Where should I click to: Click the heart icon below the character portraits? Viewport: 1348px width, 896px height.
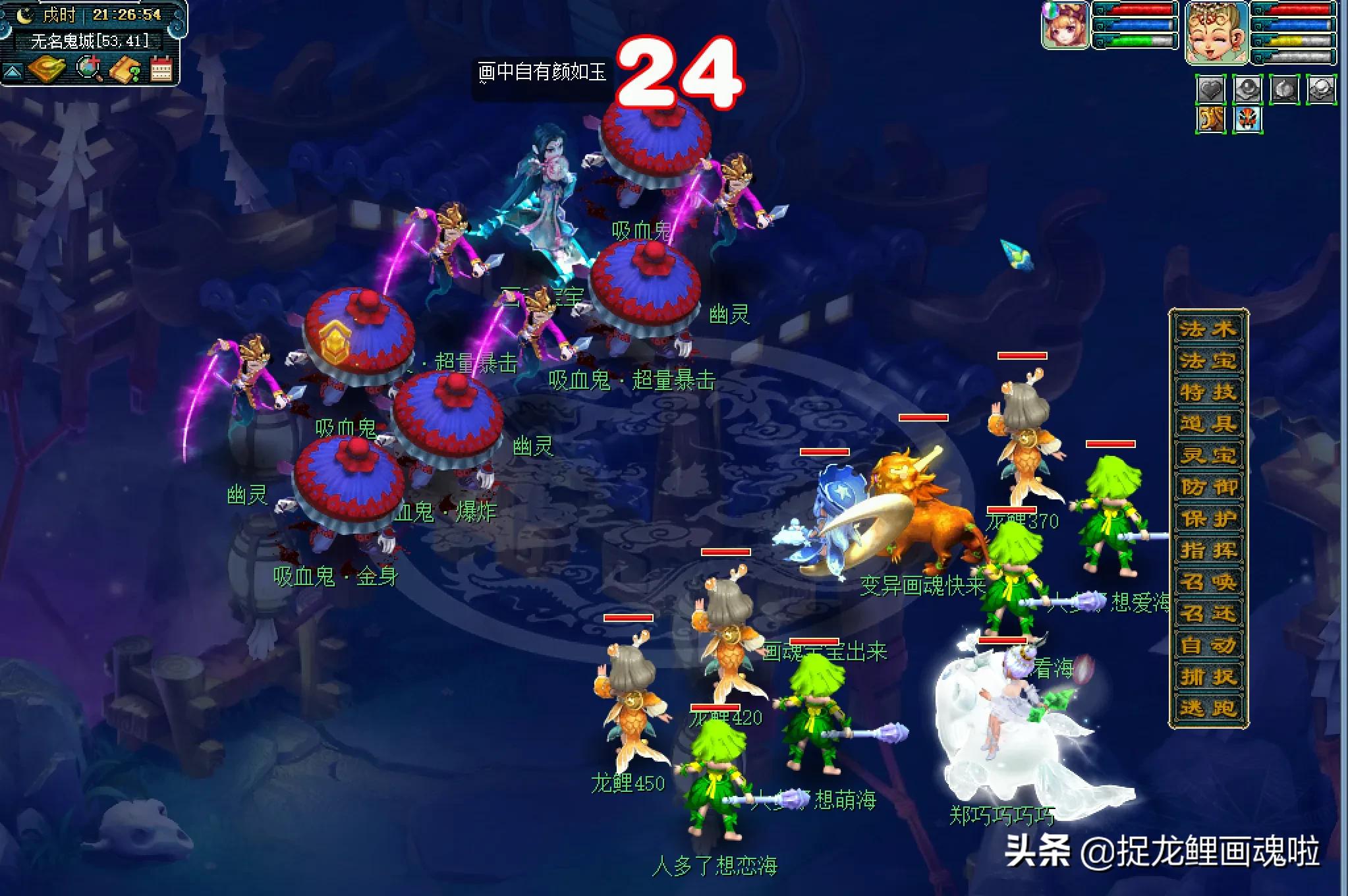tap(1211, 88)
